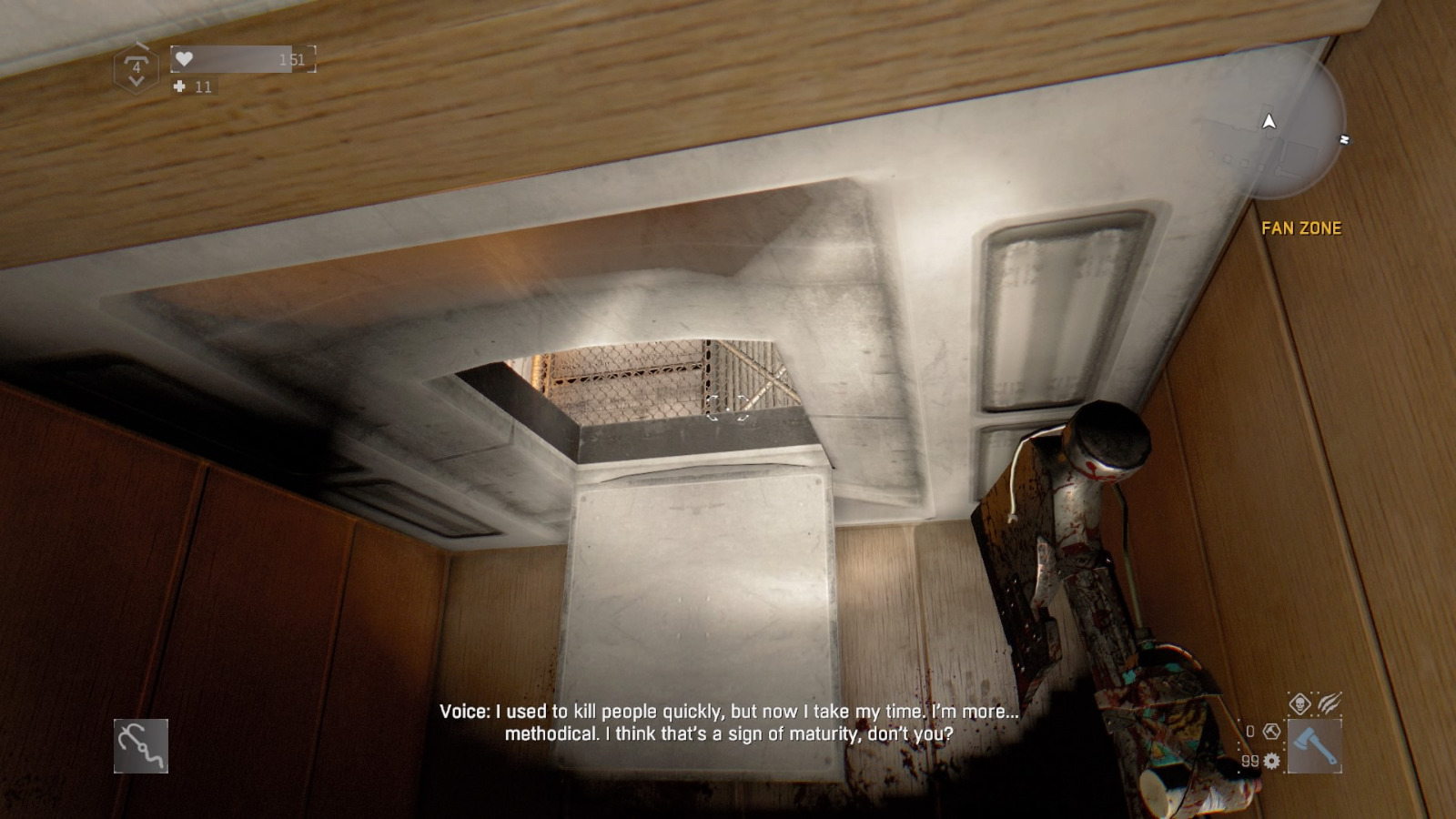Click the gear icon beside the 99 count
The width and height of the screenshot is (1456, 819).
point(1271,762)
